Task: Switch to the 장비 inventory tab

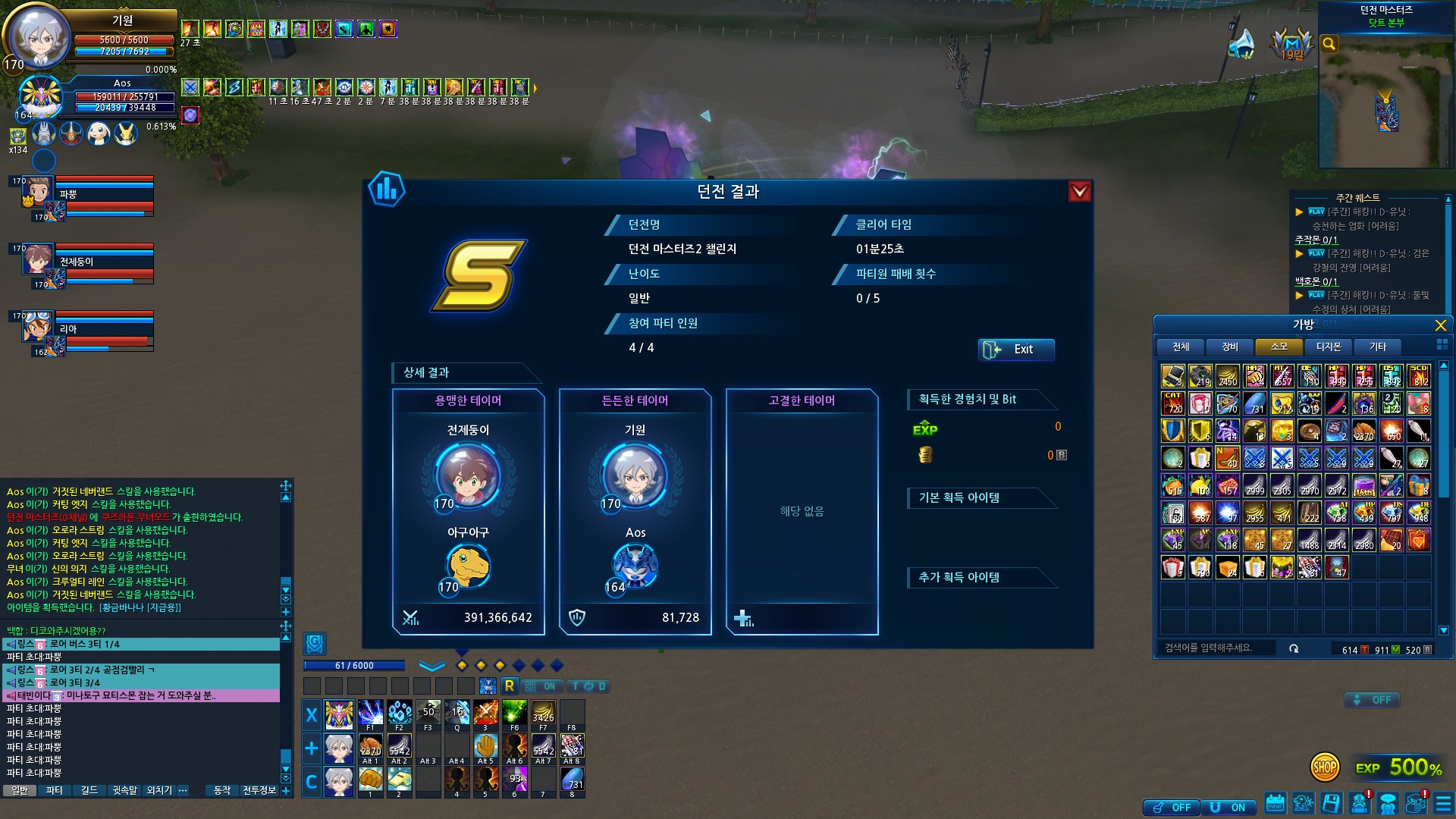Action: (1230, 347)
